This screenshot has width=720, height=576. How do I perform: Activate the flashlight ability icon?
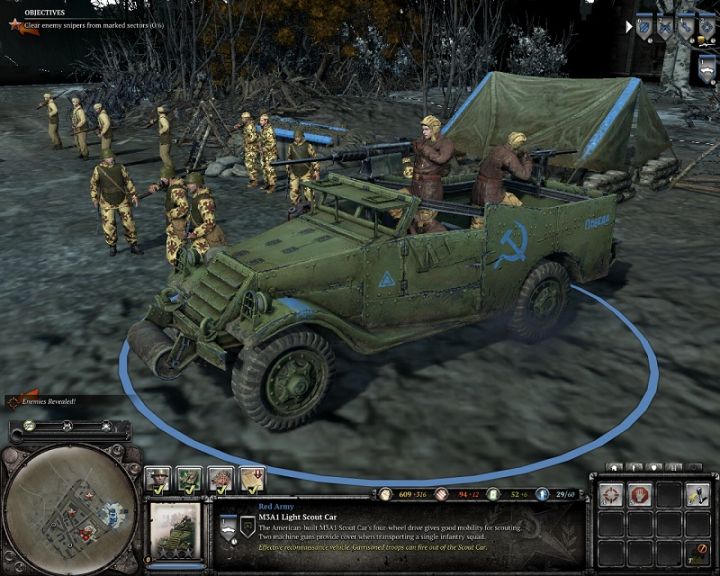(697, 496)
